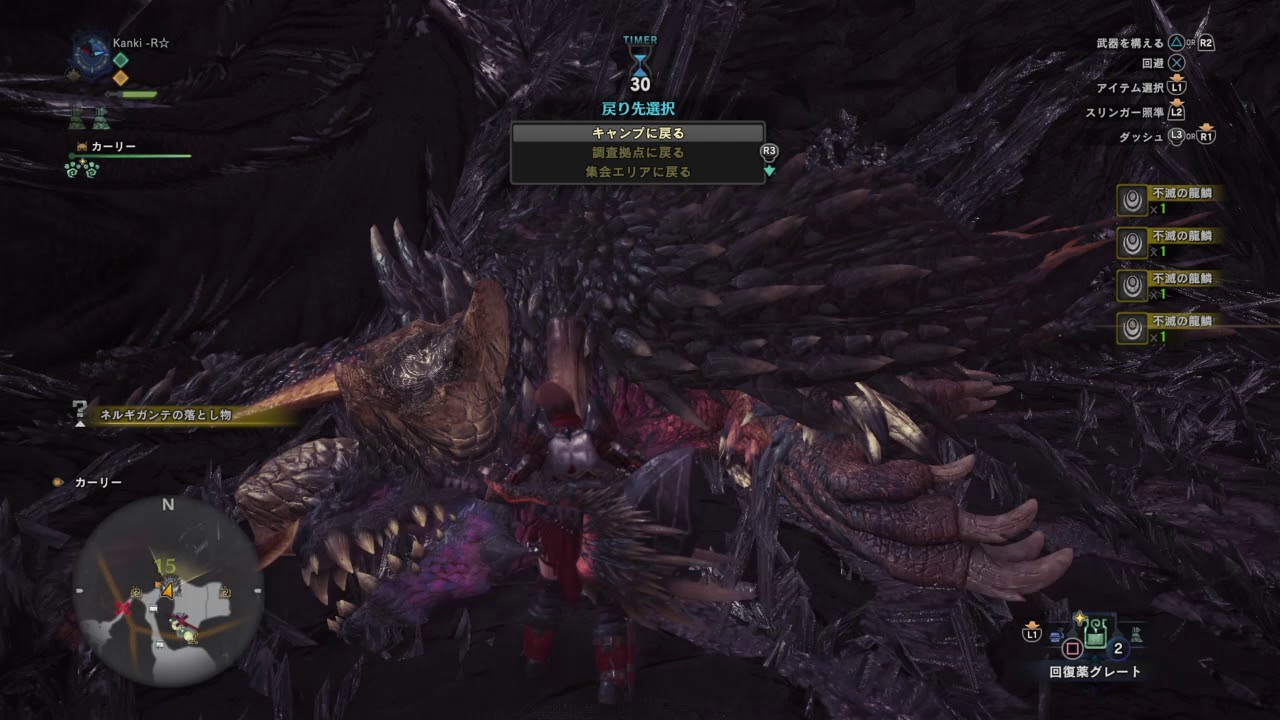Click the ネルギガンテの落とし物 shiny drop icon
1280x720 pixels.
[x=80, y=410]
